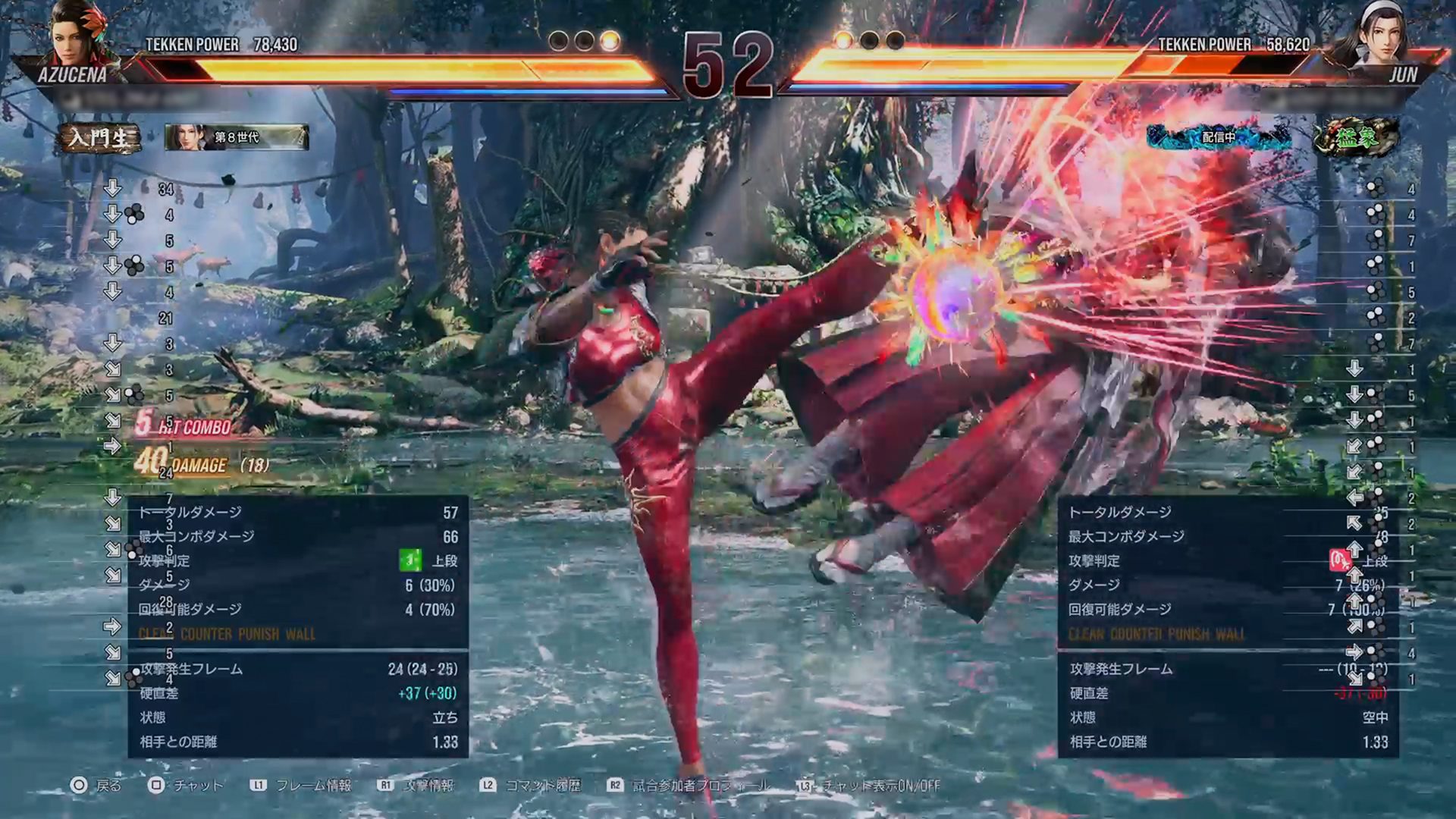
Task: Click the 配信中 streaming title plate
Action: (1218, 137)
